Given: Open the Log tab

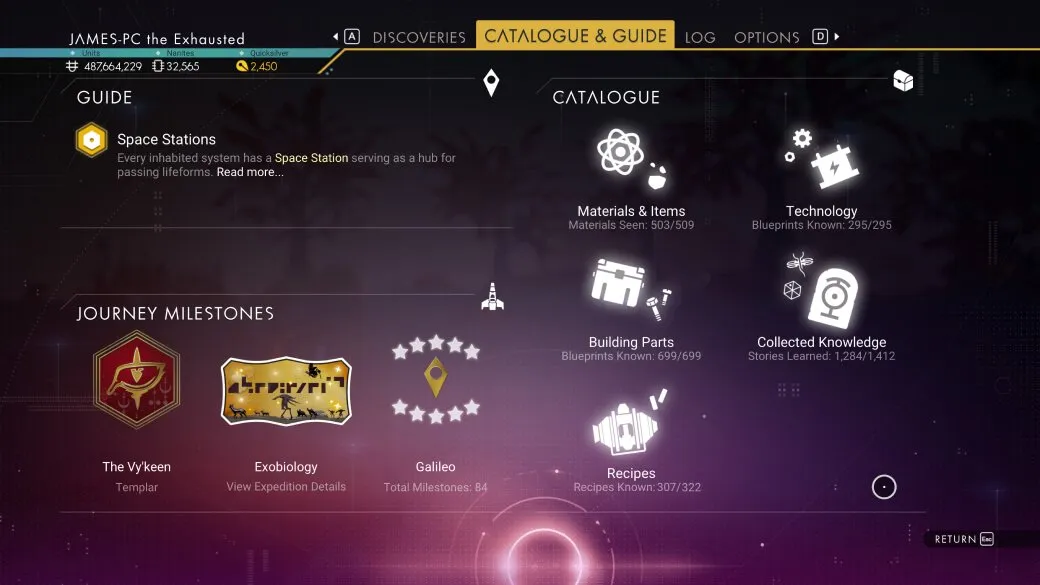Looking at the screenshot, I should (x=700, y=37).
